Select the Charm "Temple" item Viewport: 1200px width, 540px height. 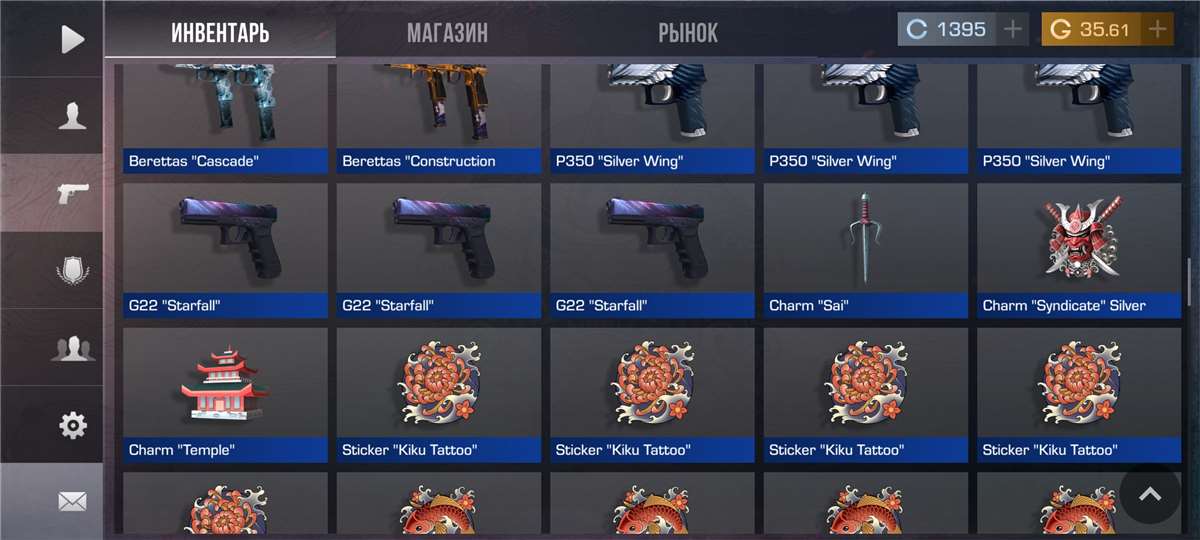pyautogui.click(x=225, y=395)
